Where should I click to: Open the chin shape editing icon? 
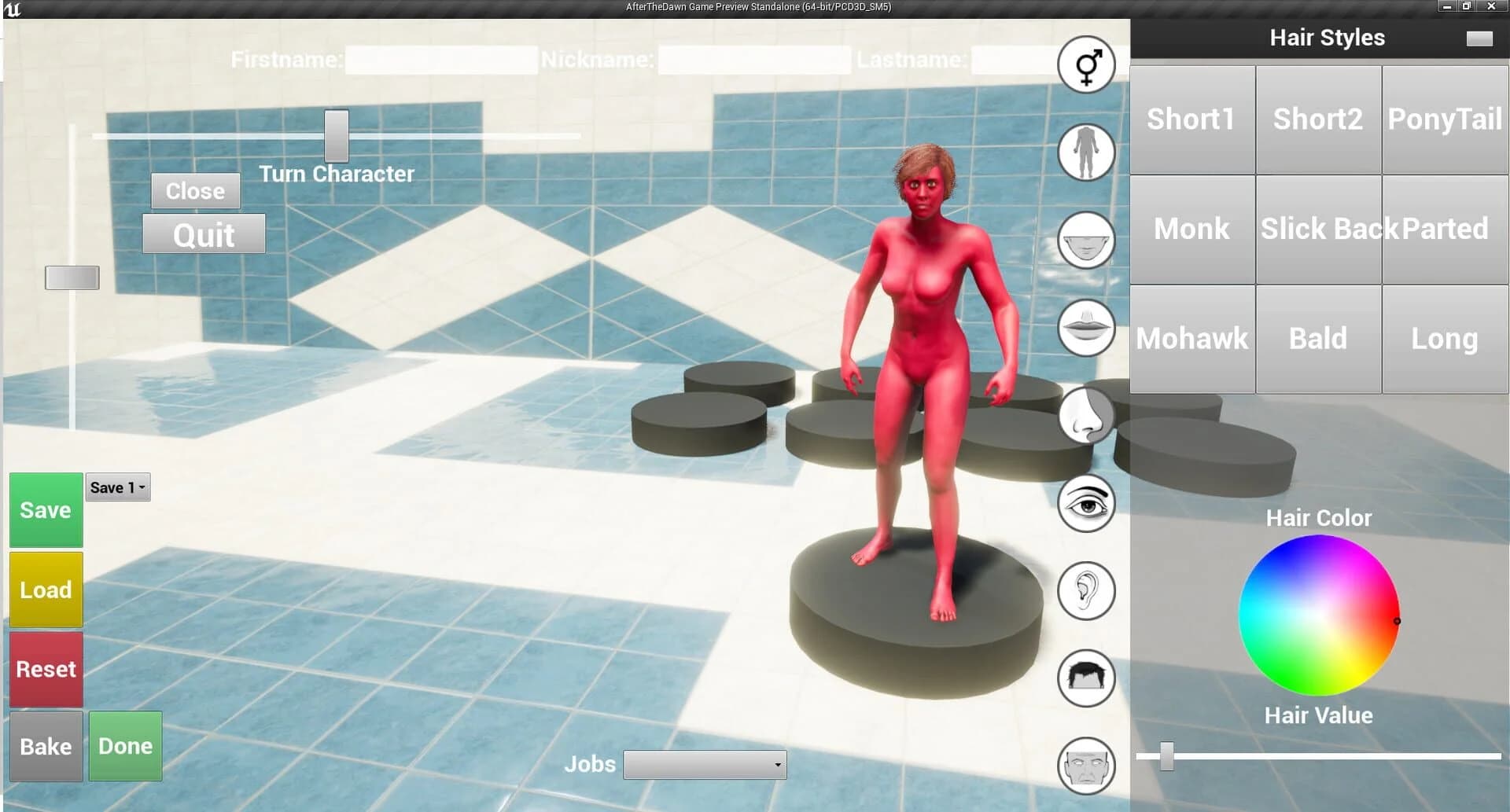[1085, 241]
